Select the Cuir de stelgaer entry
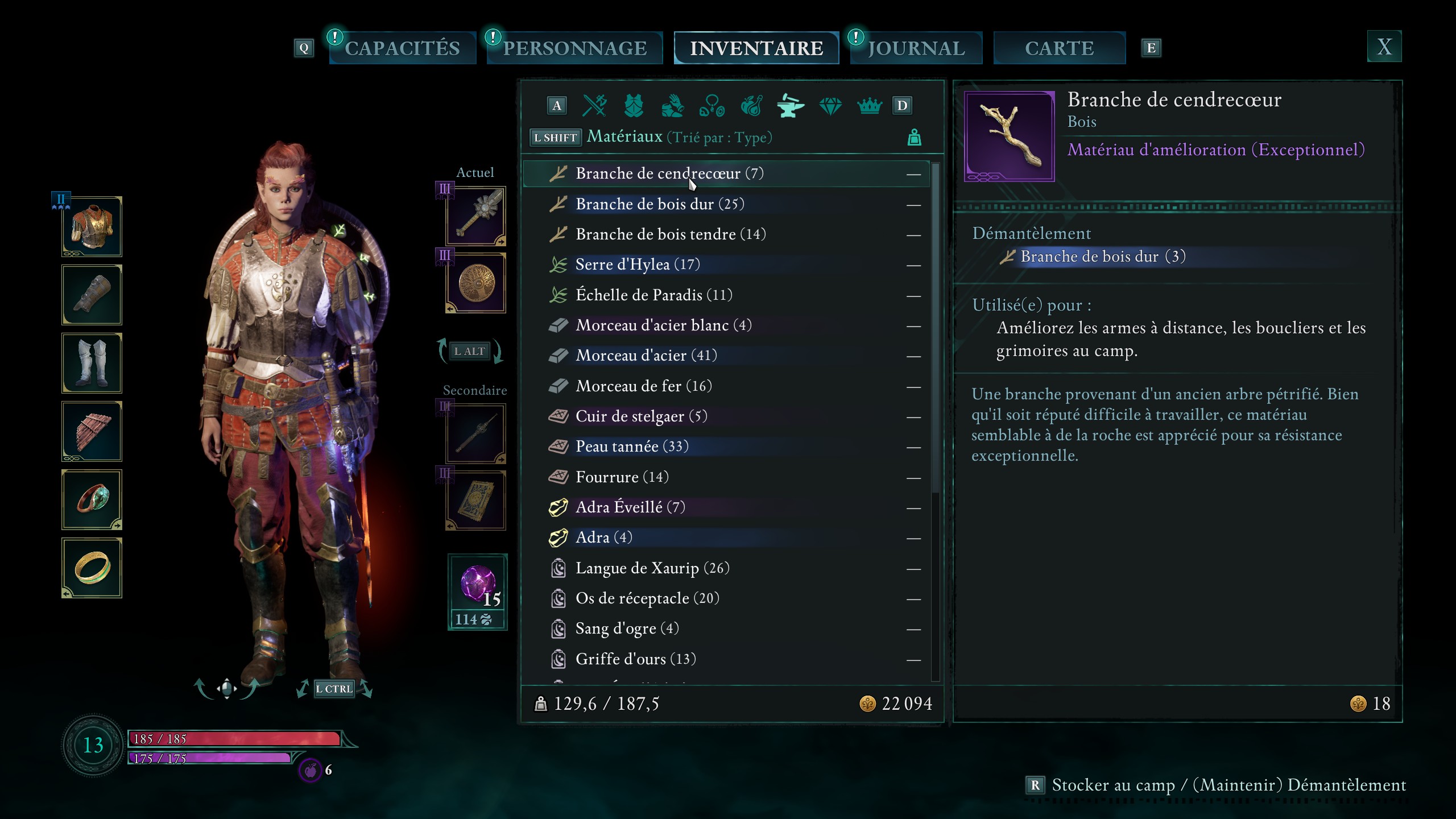Image resolution: width=1456 pixels, height=819 pixels. pyautogui.click(x=641, y=416)
